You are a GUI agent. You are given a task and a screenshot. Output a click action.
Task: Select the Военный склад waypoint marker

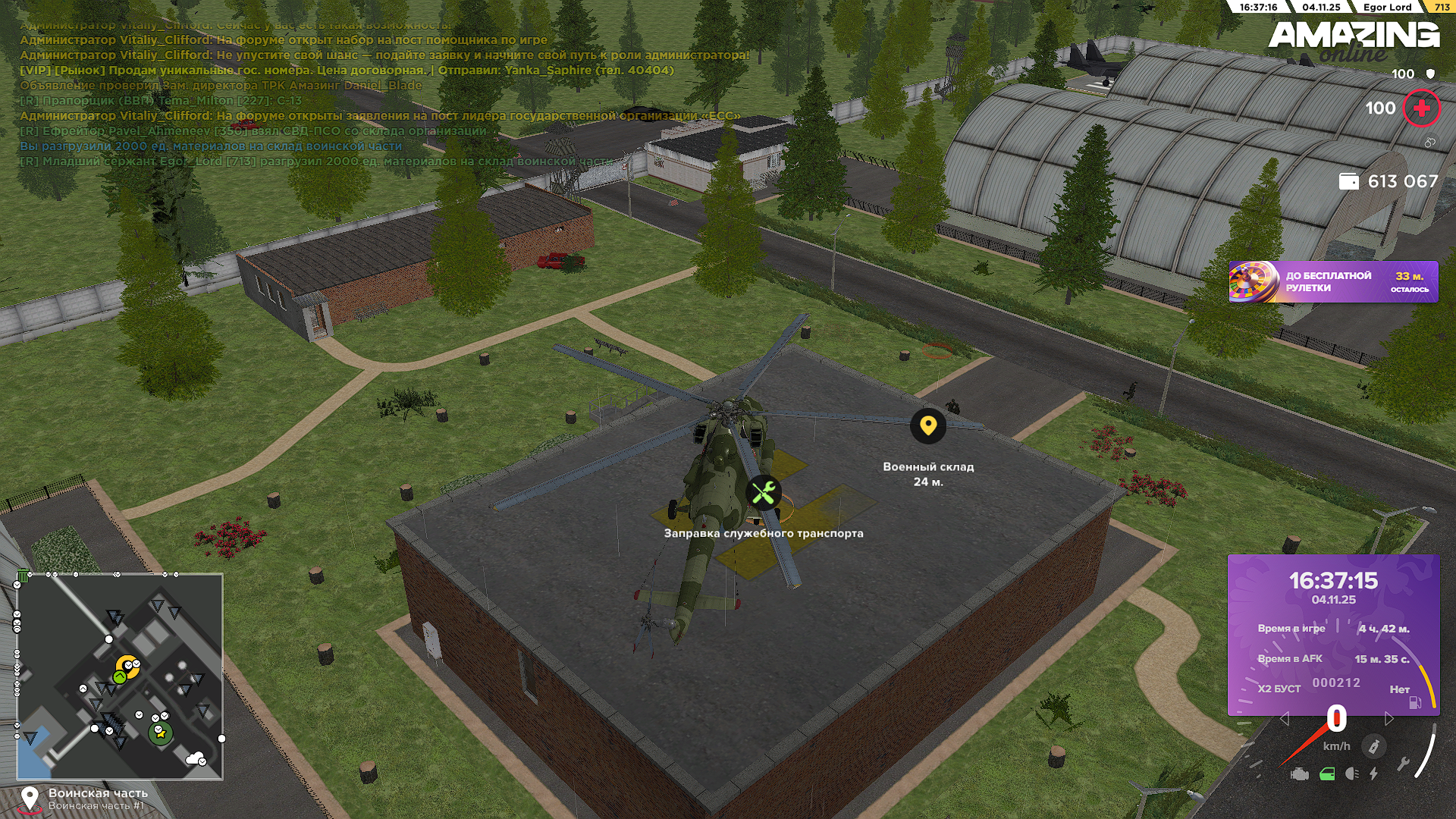927,426
